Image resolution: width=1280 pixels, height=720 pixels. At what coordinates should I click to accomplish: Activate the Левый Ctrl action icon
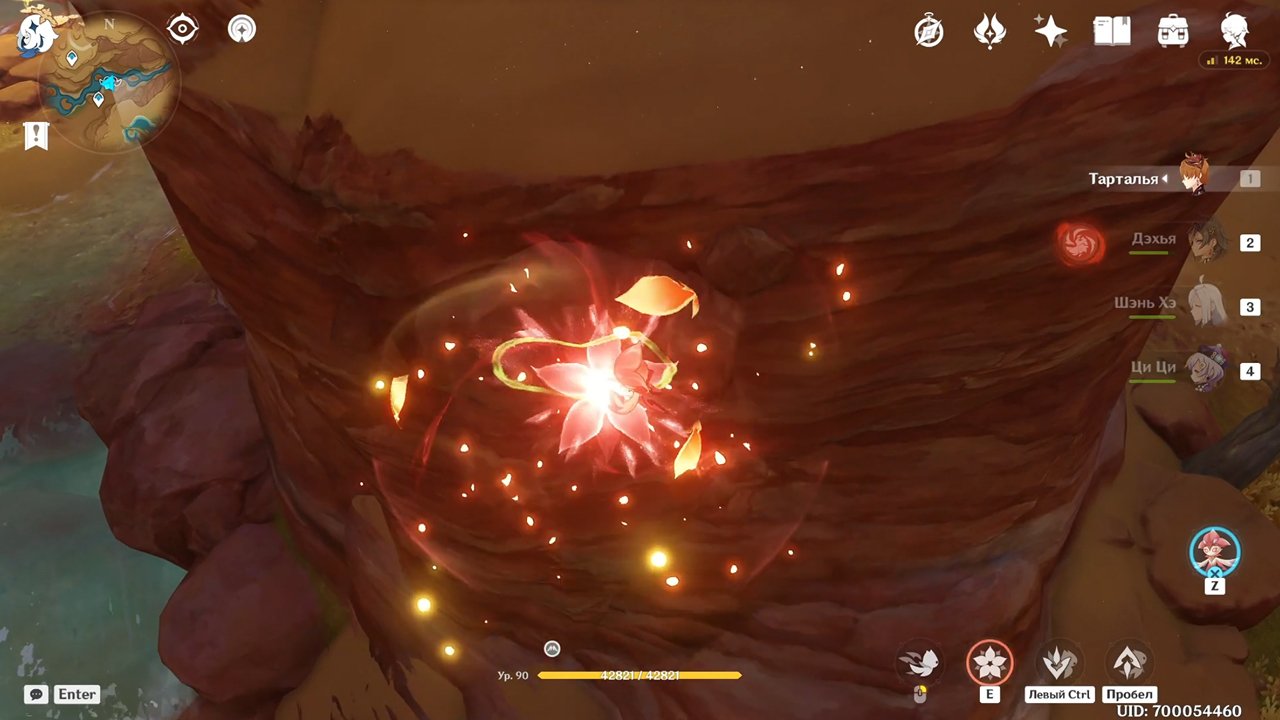pyautogui.click(x=1058, y=662)
